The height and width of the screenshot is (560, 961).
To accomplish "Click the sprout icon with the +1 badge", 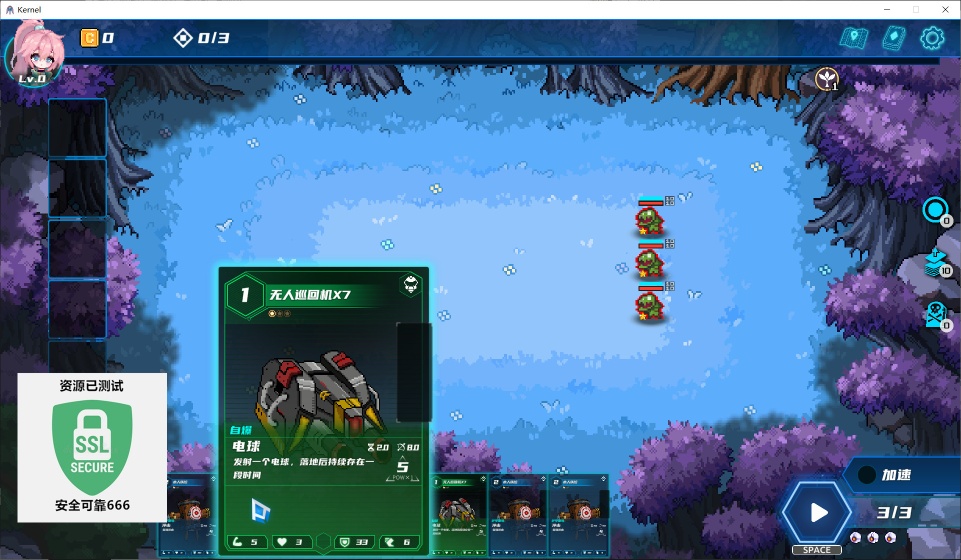I will [827, 78].
